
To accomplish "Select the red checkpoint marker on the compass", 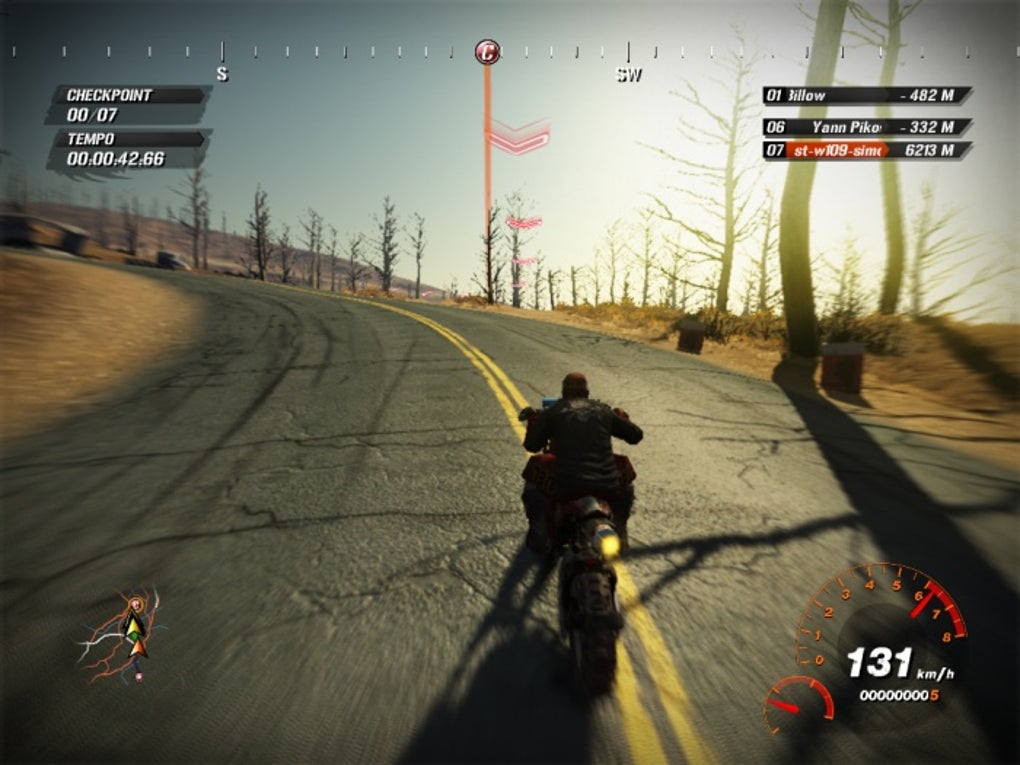I will point(487,52).
